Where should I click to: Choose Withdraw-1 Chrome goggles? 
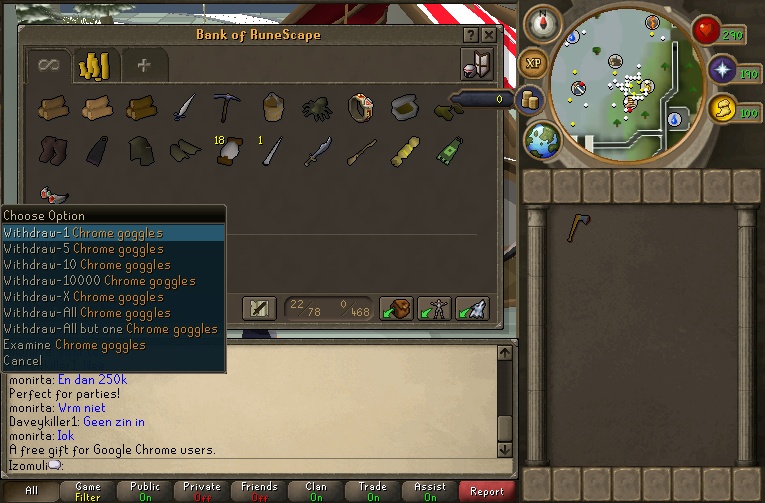(x=83, y=233)
